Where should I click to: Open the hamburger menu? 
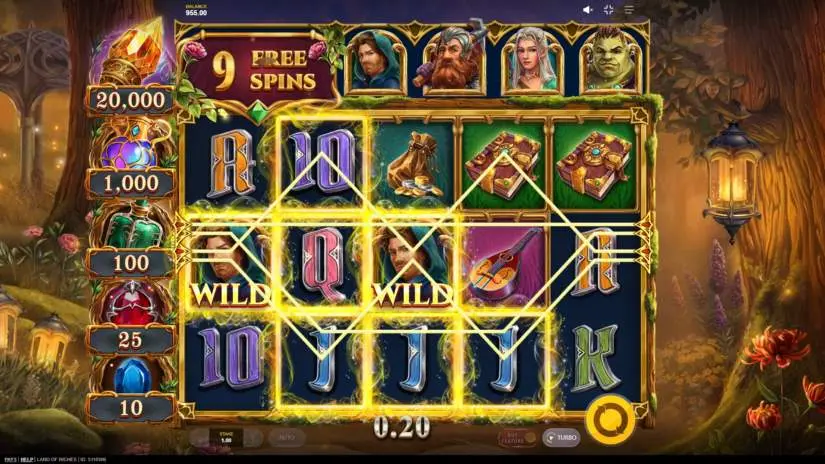629,10
